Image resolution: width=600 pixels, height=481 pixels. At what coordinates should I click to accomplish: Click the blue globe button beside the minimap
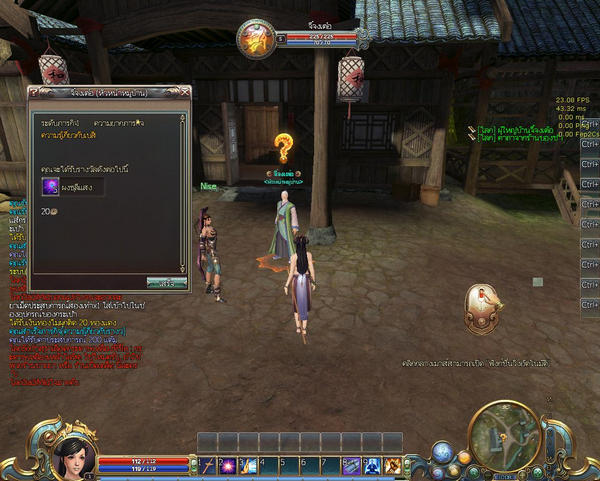442,453
